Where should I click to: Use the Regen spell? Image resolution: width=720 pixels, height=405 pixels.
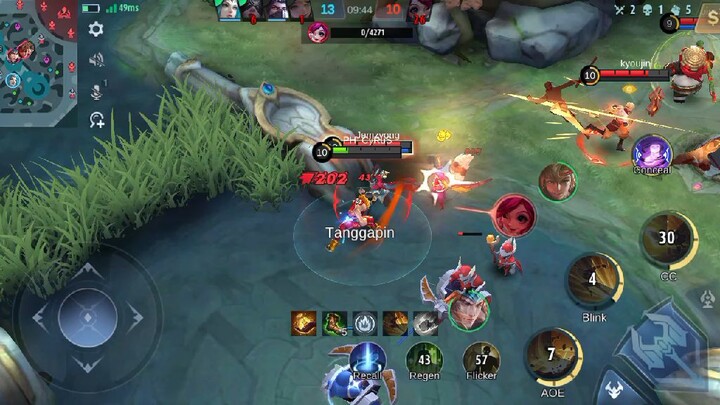click(x=425, y=361)
